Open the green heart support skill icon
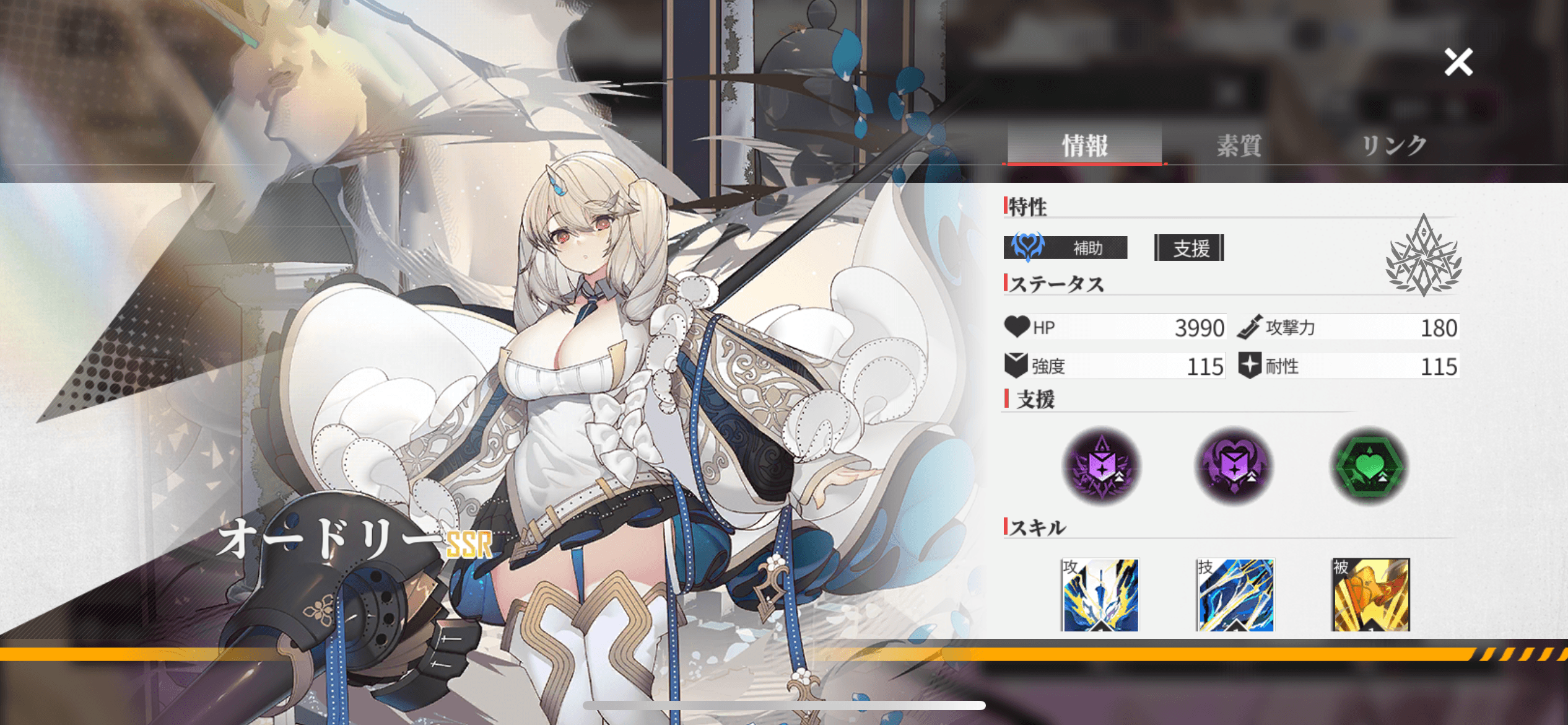The width and height of the screenshot is (1568, 725). tap(1369, 465)
